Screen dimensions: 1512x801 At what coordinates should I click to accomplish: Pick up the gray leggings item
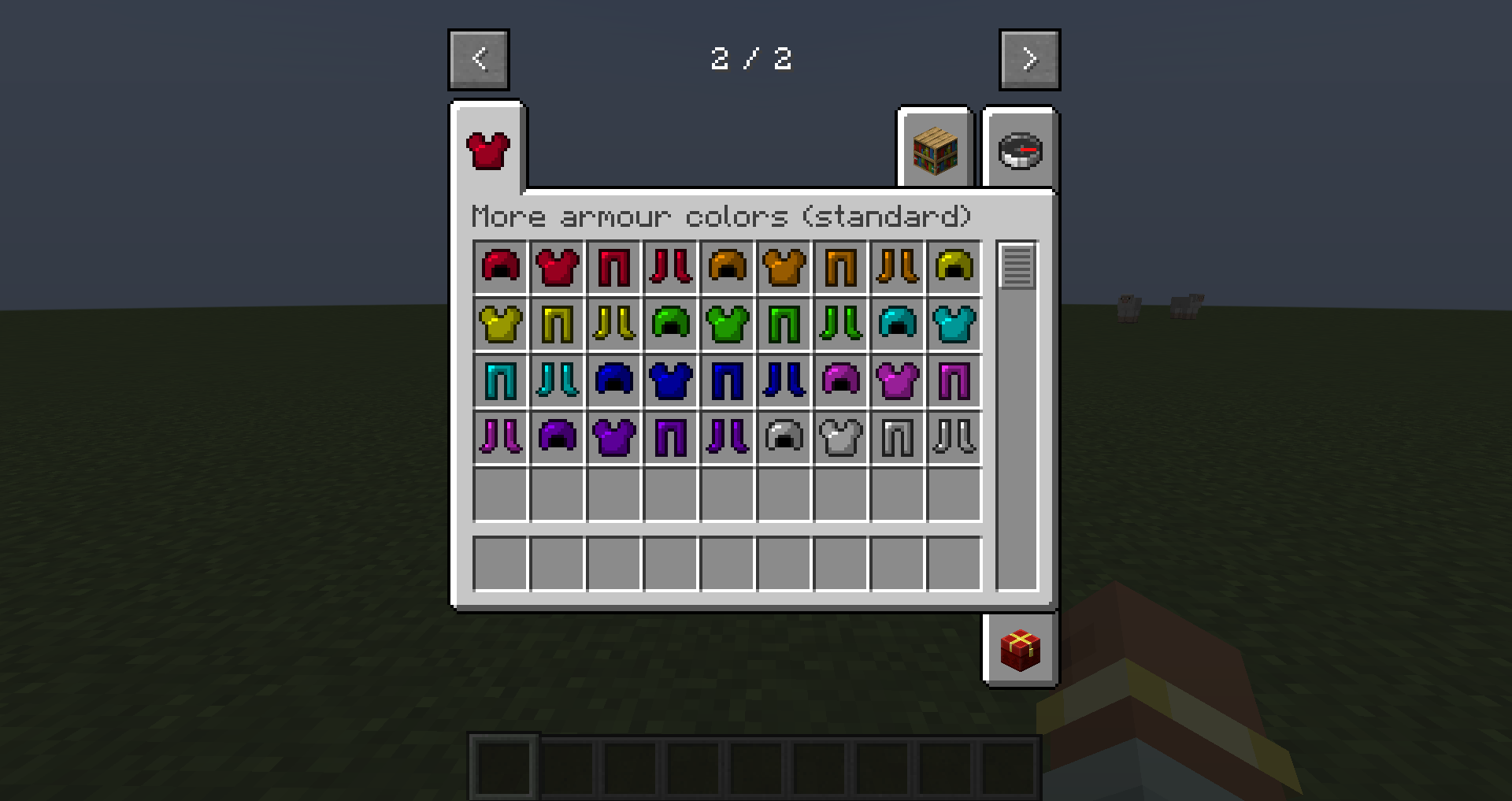tap(899, 438)
